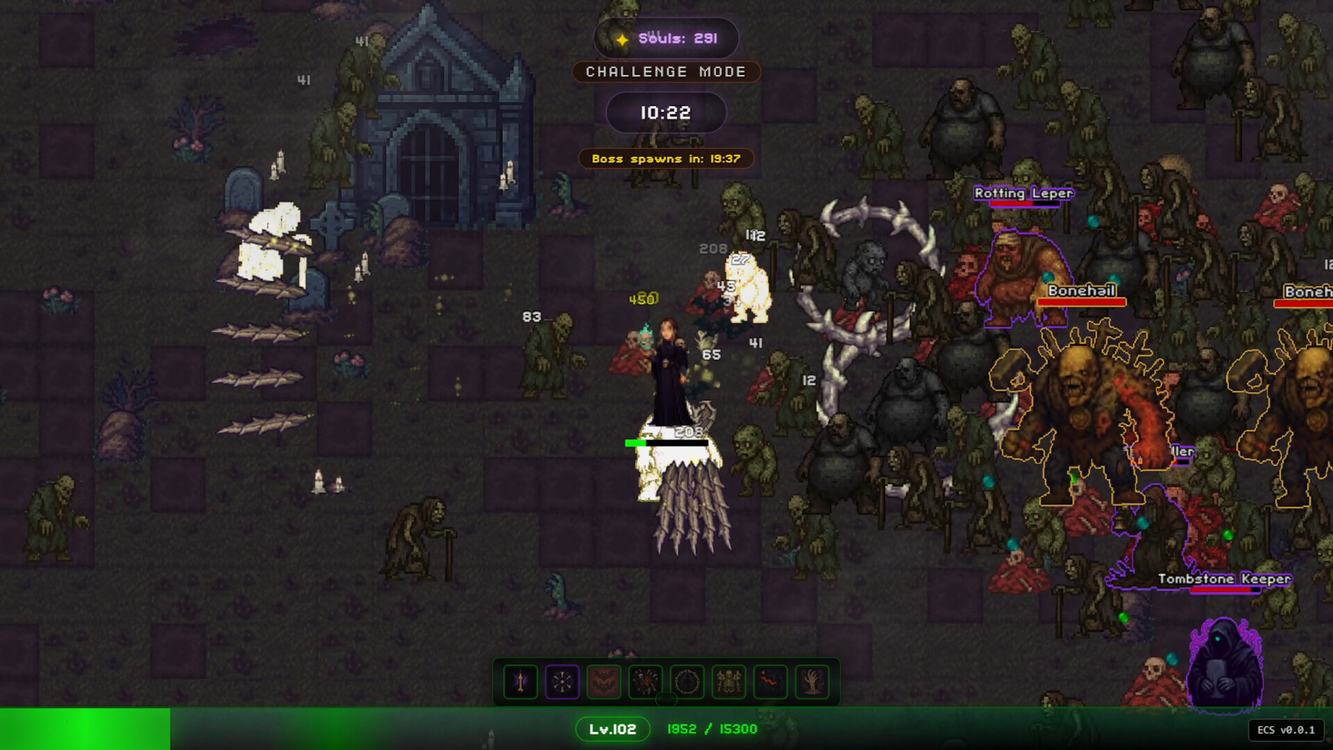Click the Boss spawns countdown label

667,158
